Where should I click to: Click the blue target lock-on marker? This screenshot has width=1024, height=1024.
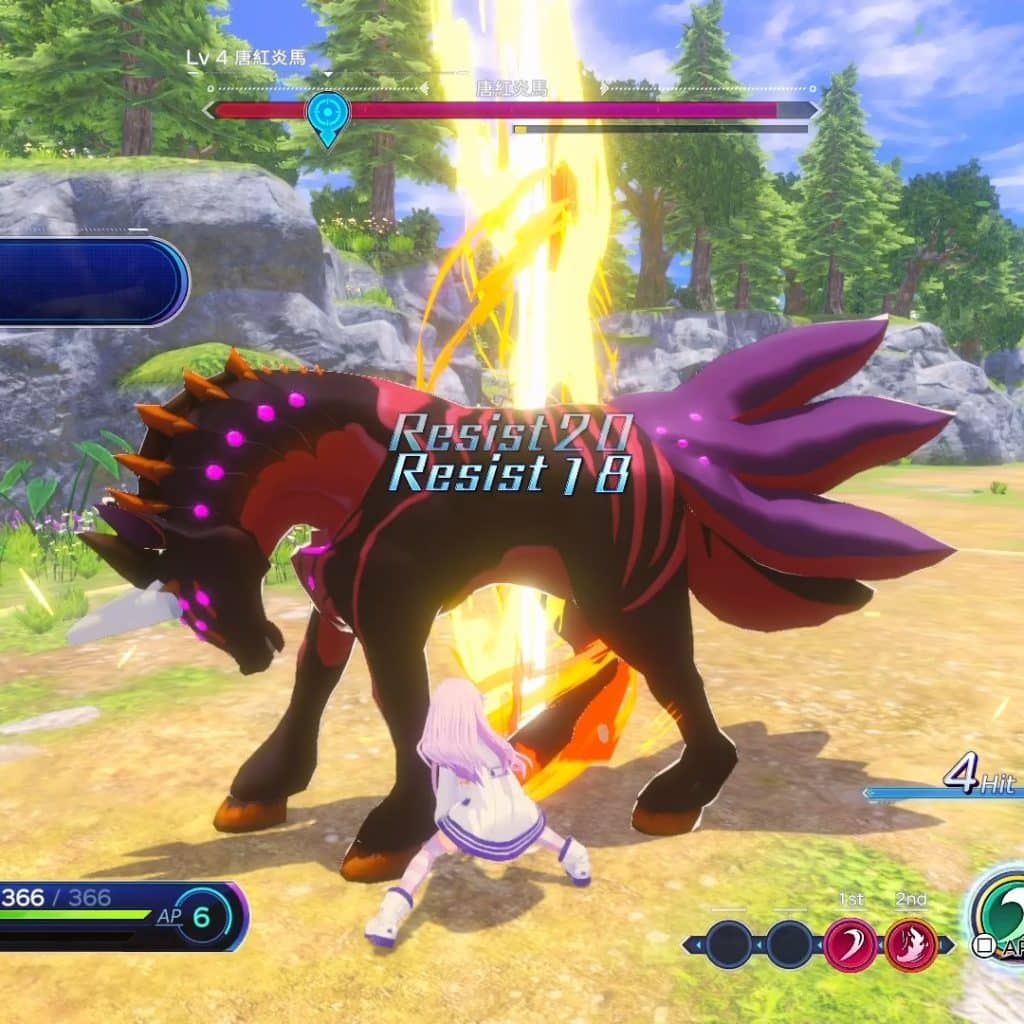[x=327, y=114]
